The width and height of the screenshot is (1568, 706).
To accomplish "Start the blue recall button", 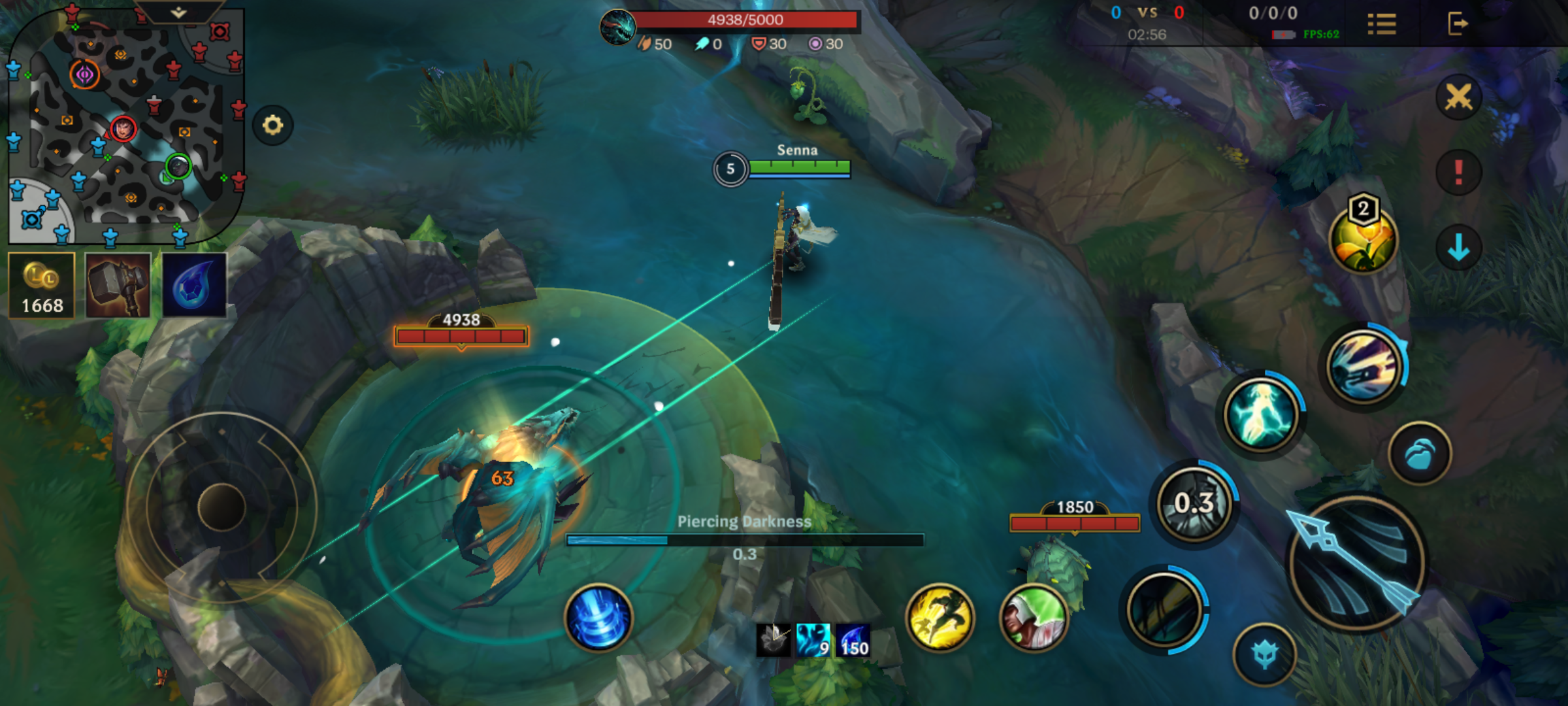I will (x=598, y=618).
